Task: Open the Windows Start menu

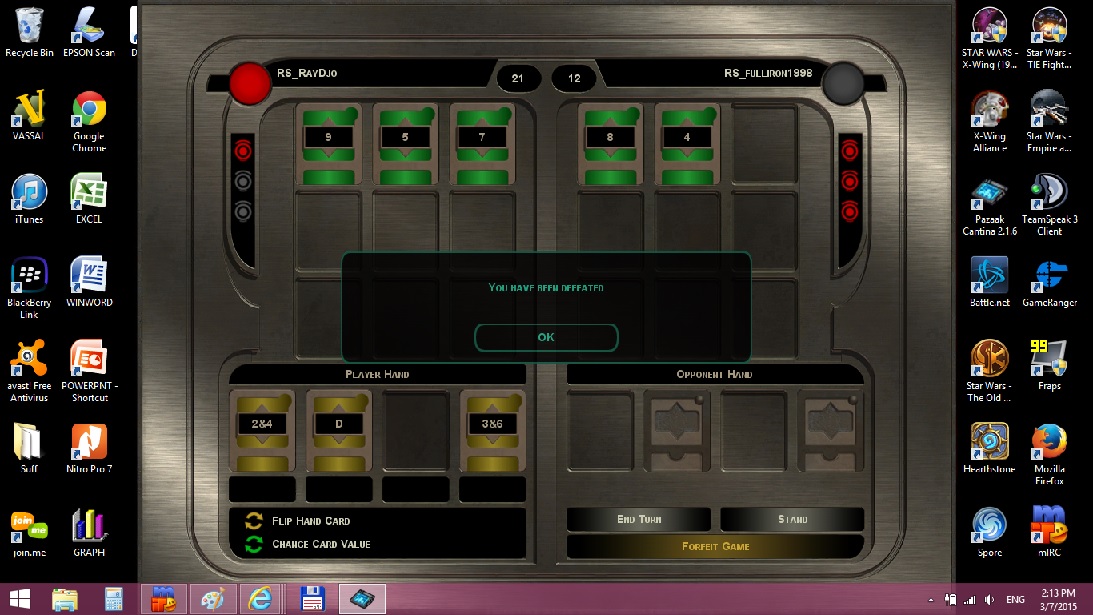Action: (x=20, y=599)
